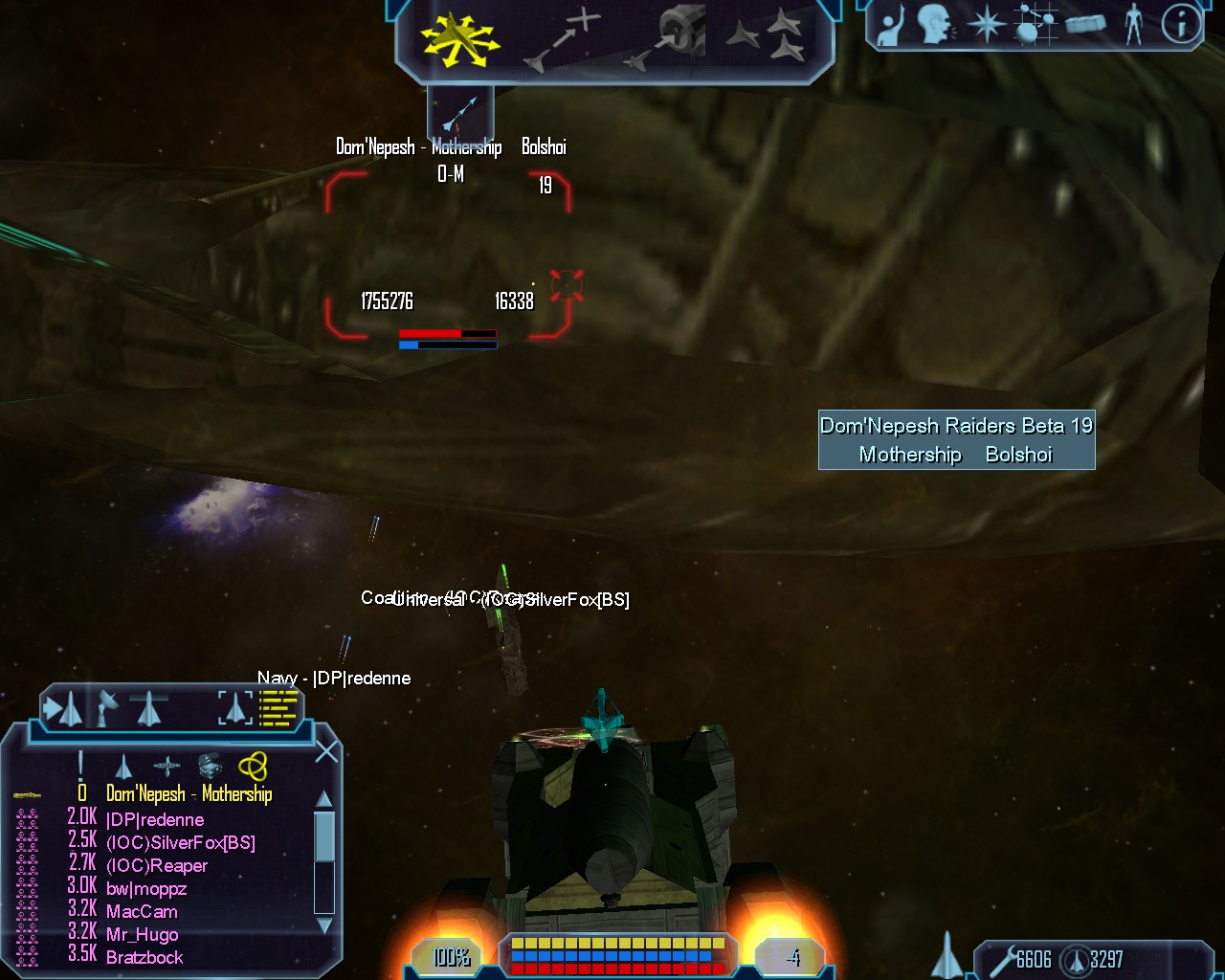The image size is (1225, 980).
Task: Open the talking head voice chat icon
Action: pos(935,25)
